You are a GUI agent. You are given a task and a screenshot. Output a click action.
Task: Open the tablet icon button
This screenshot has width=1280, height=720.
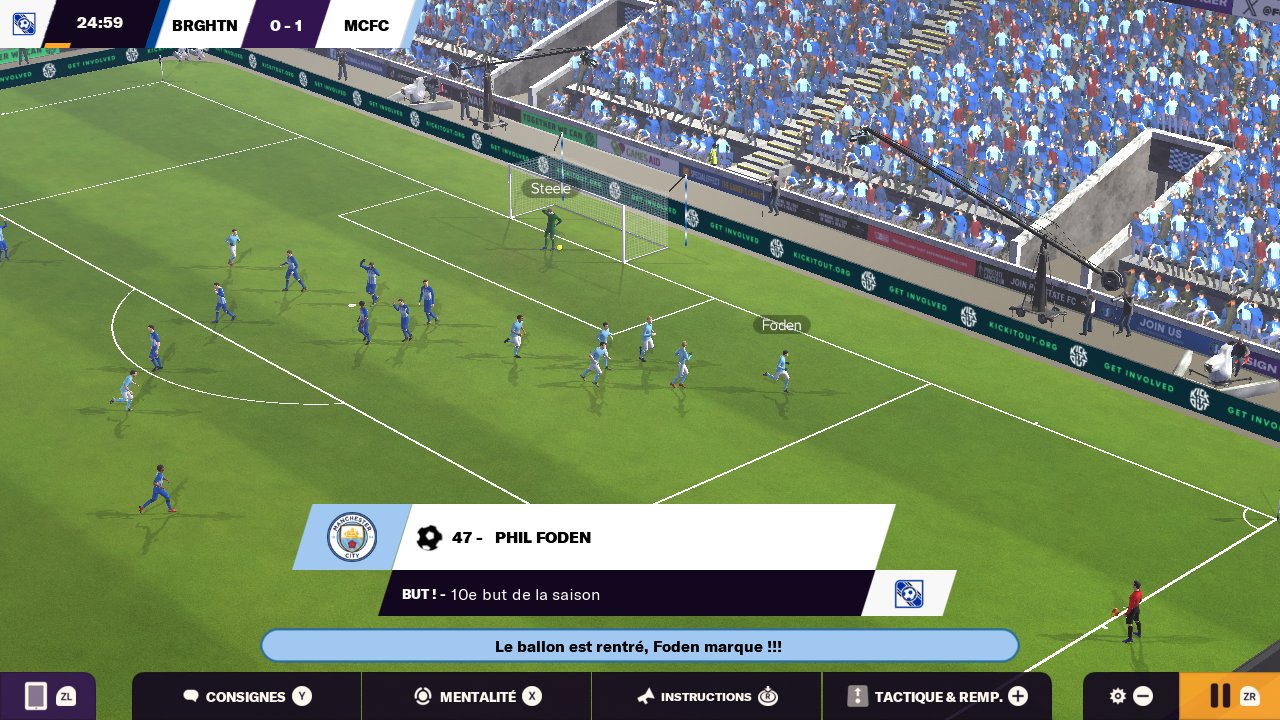coord(47,696)
